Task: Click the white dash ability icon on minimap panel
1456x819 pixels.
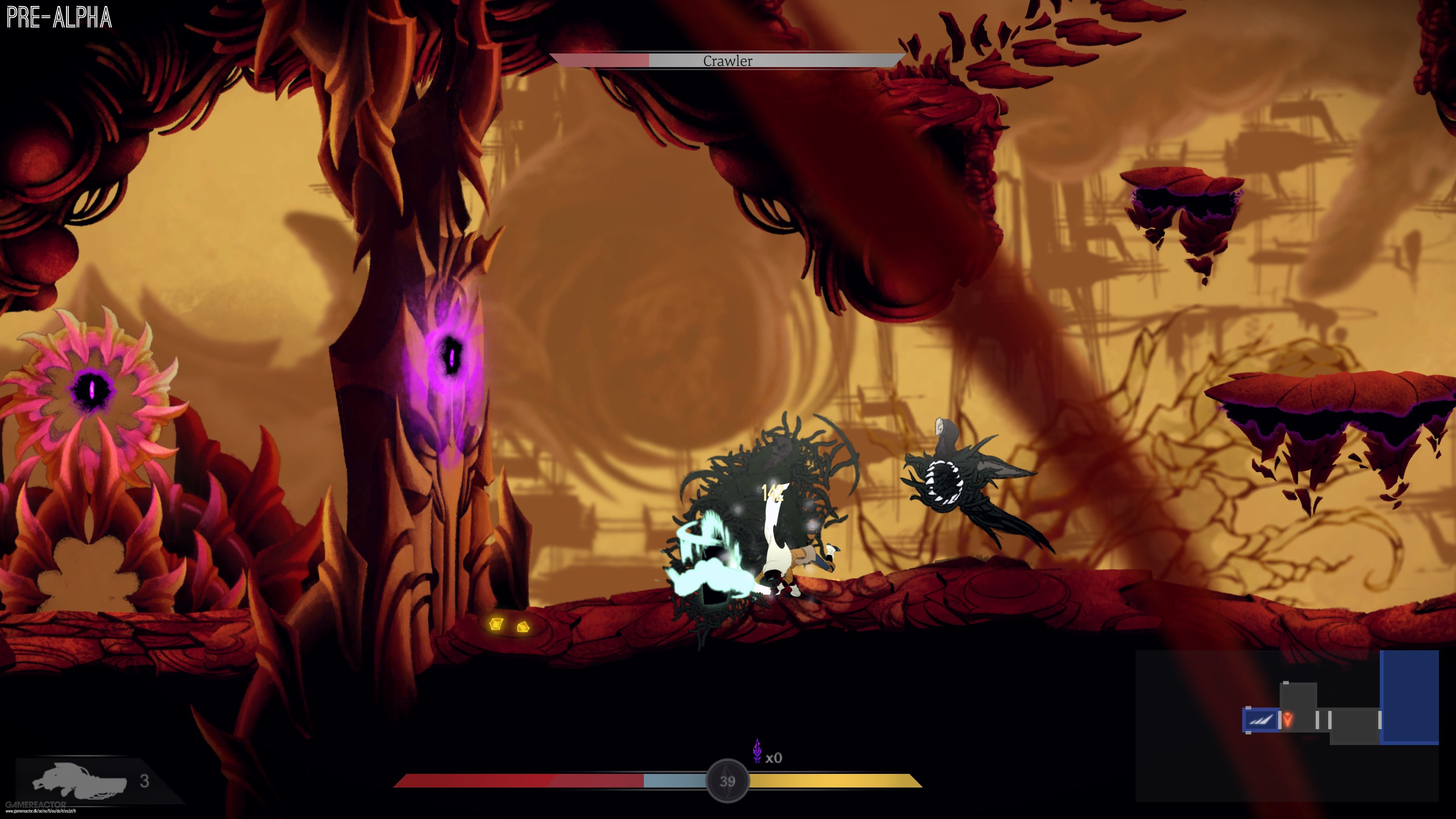Action: [x=1261, y=720]
